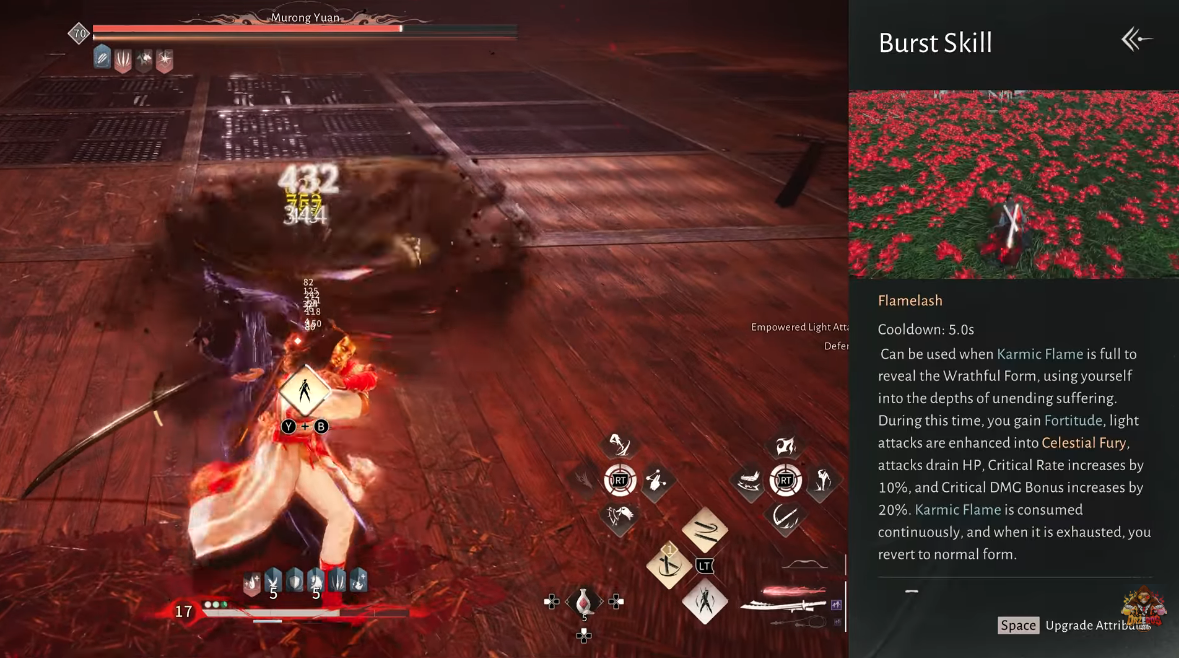Select the Y+B combo figure icon
1179x658 pixels.
click(x=304, y=391)
